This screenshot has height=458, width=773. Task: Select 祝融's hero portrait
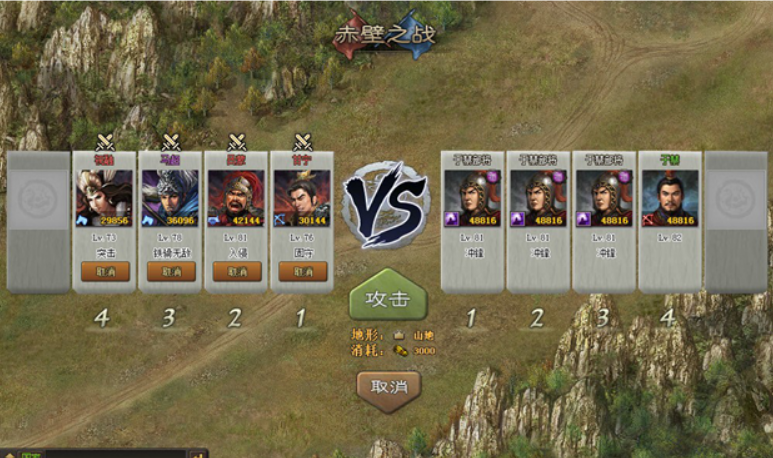[105, 198]
